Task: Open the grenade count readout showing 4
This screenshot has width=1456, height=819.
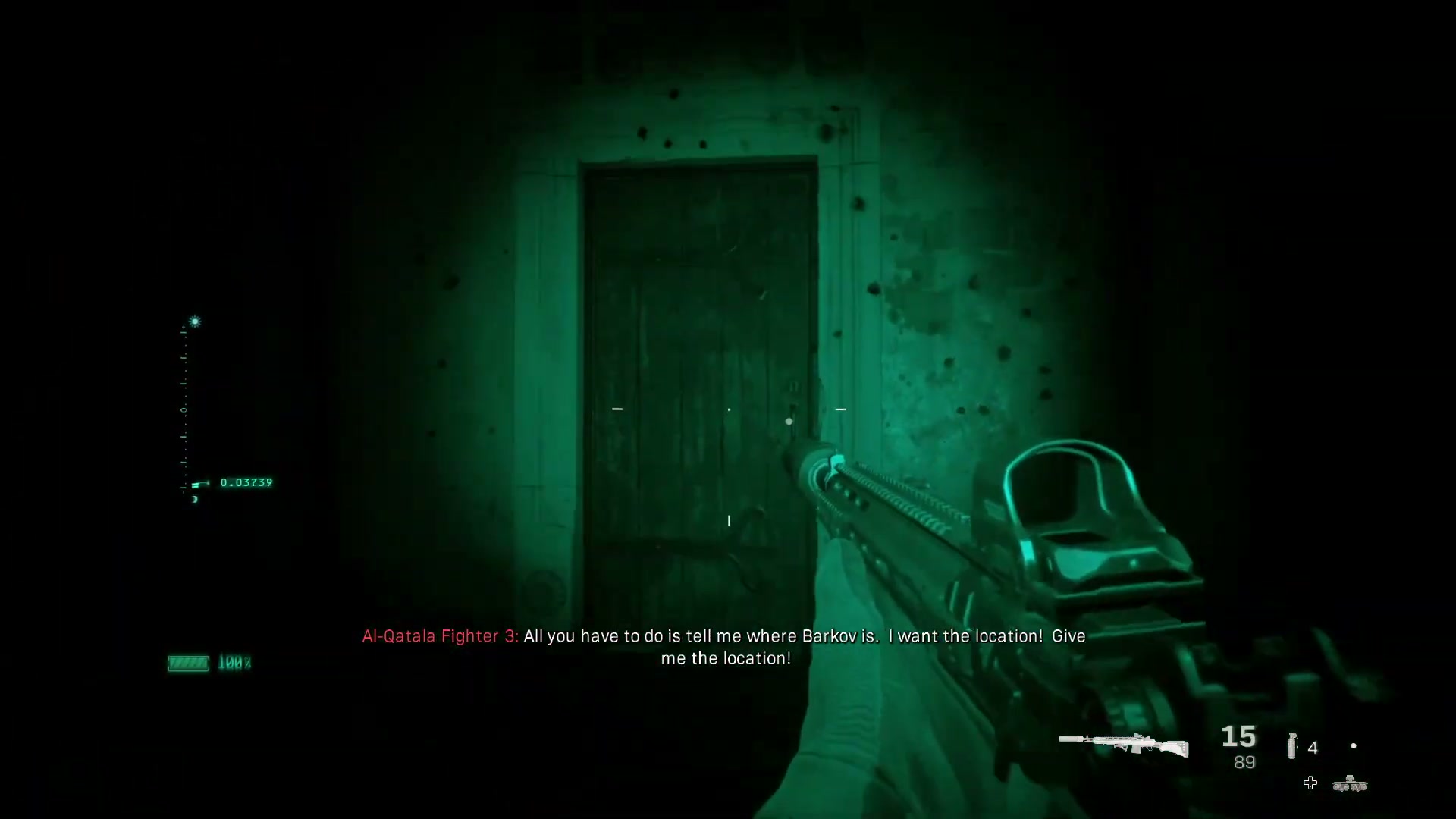Action: [x=1313, y=748]
